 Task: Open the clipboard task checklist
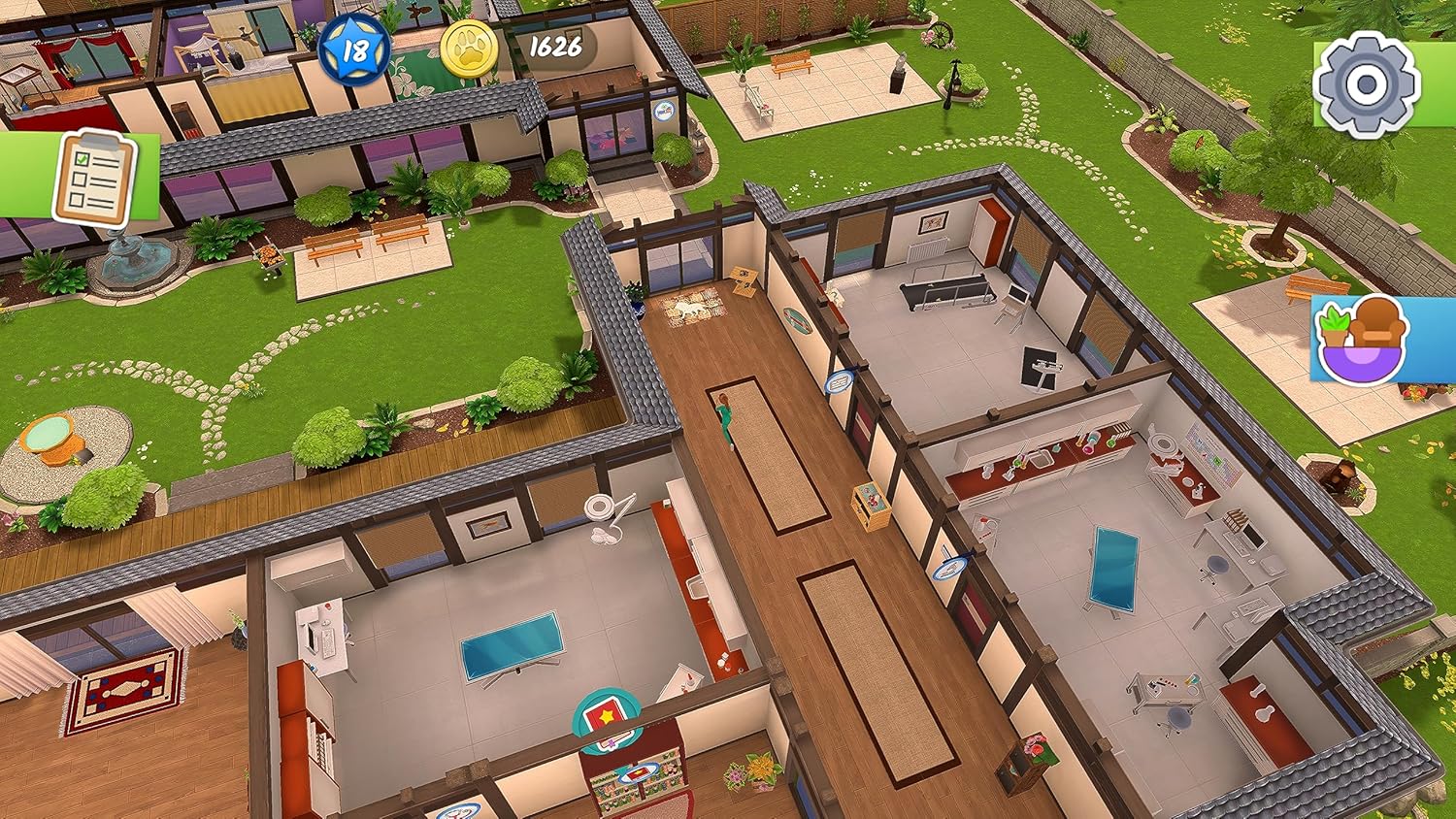click(x=94, y=176)
